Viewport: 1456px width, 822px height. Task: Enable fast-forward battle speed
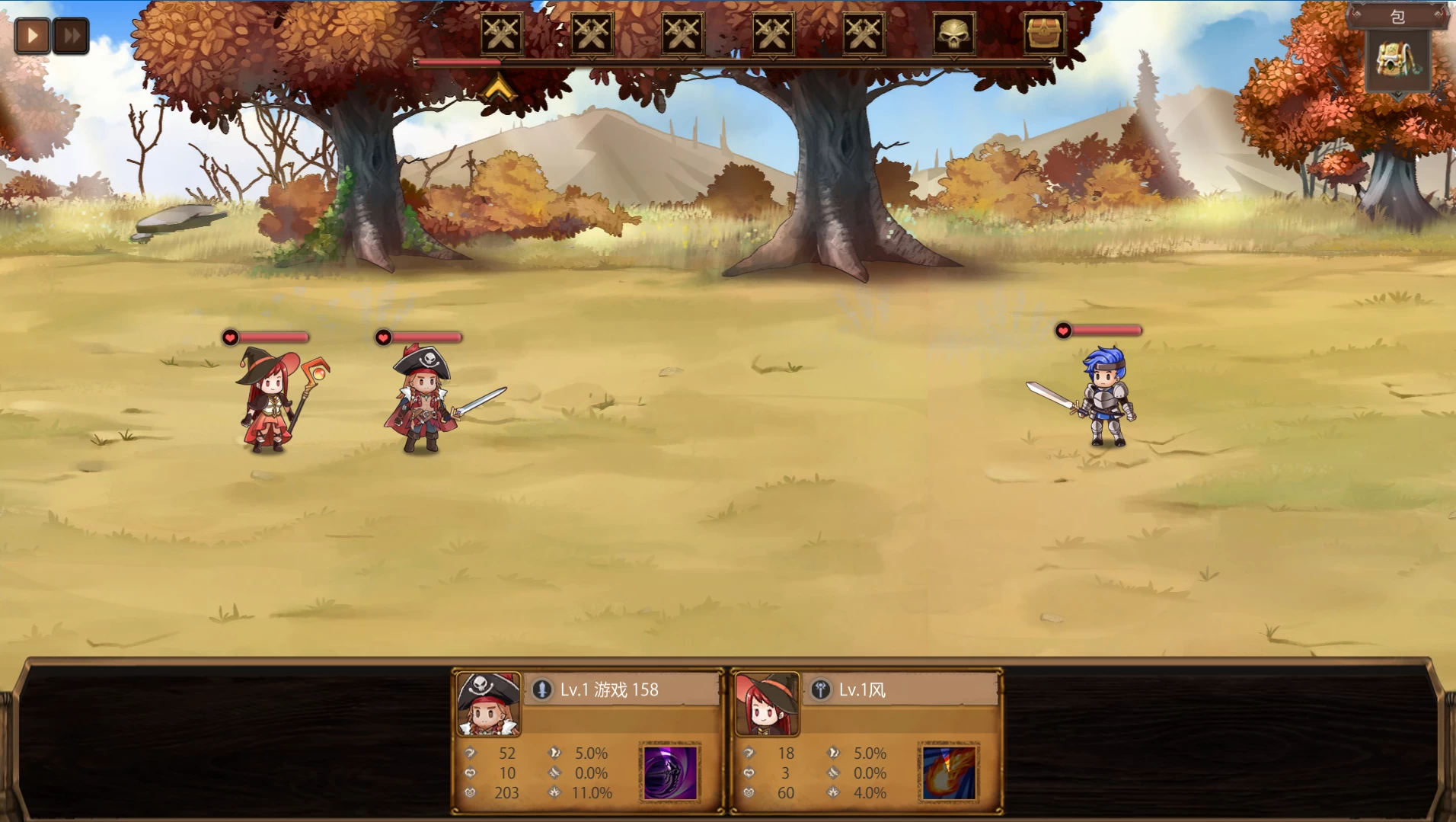[x=72, y=34]
